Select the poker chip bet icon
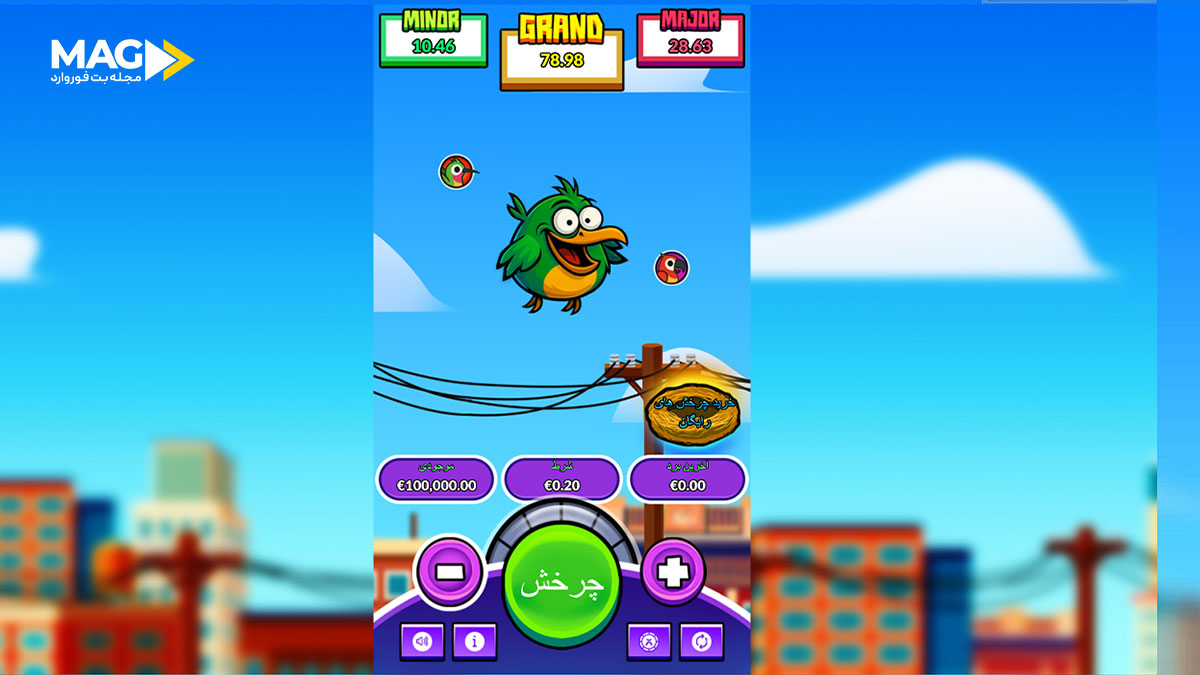The width and height of the screenshot is (1200, 675). click(648, 641)
